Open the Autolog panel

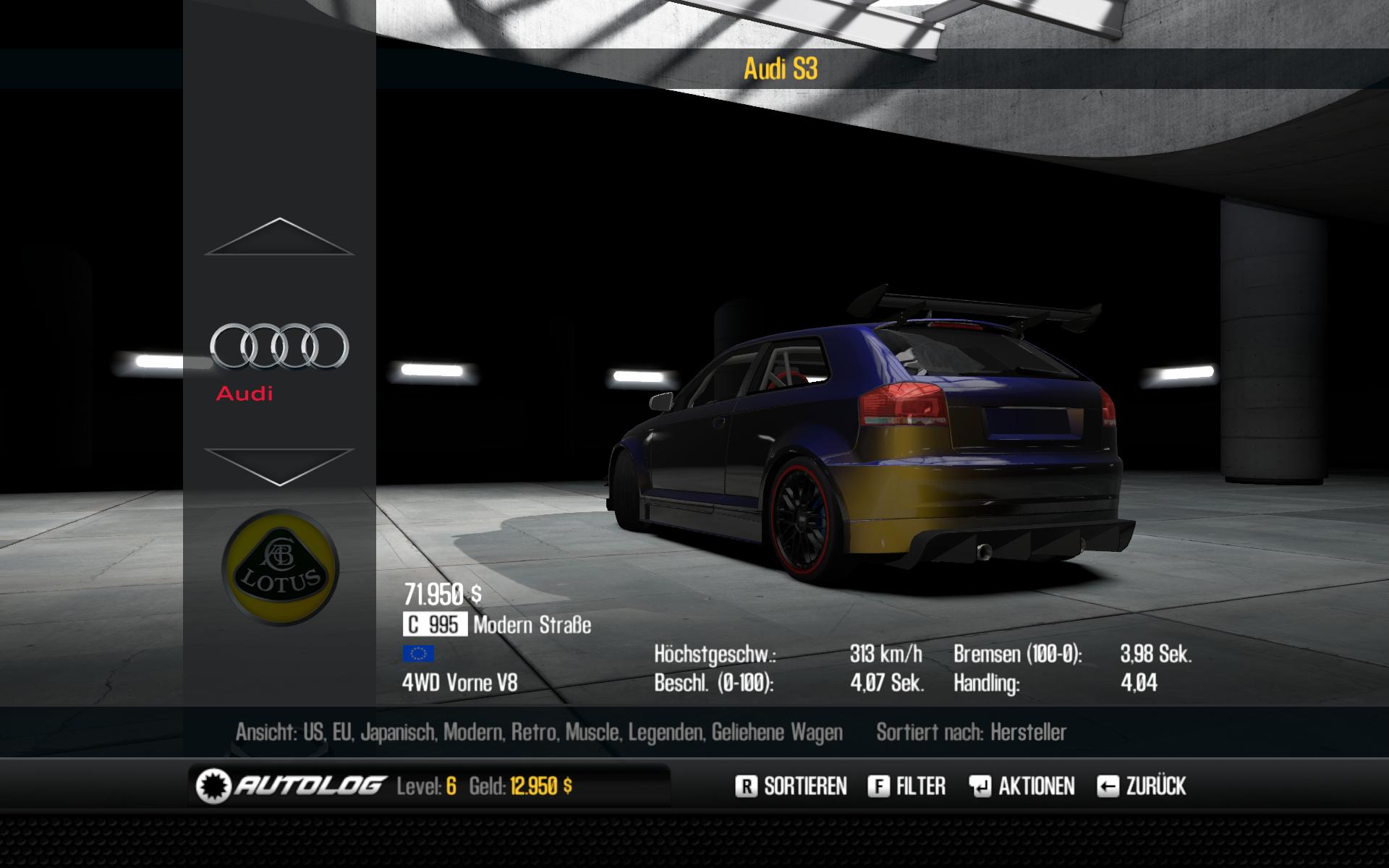289,786
